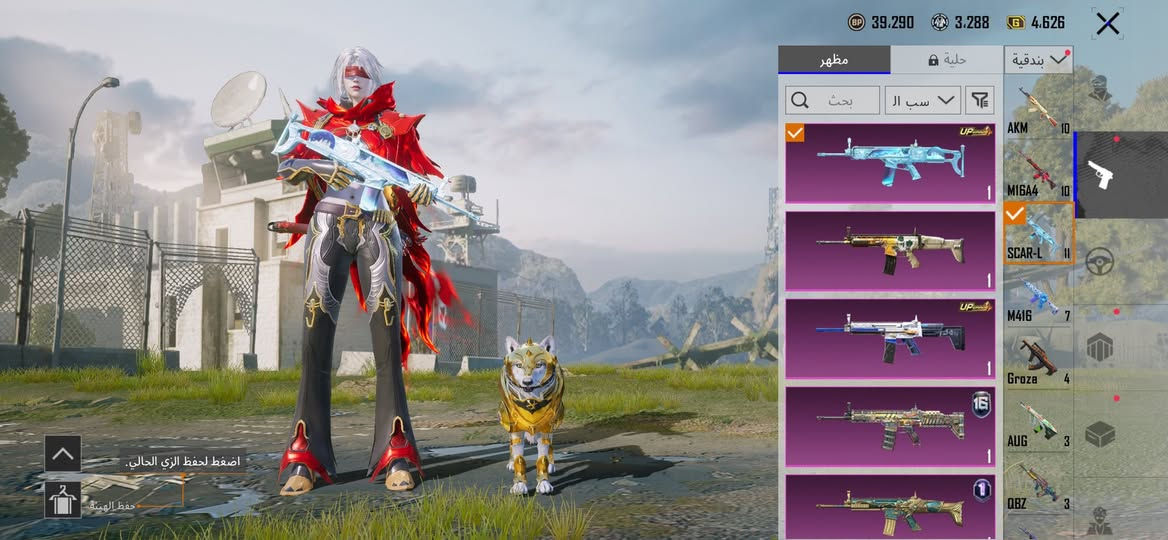Select M16A4 in the weapon list
This screenshot has height=540, width=1168.
[x=1038, y=172]
